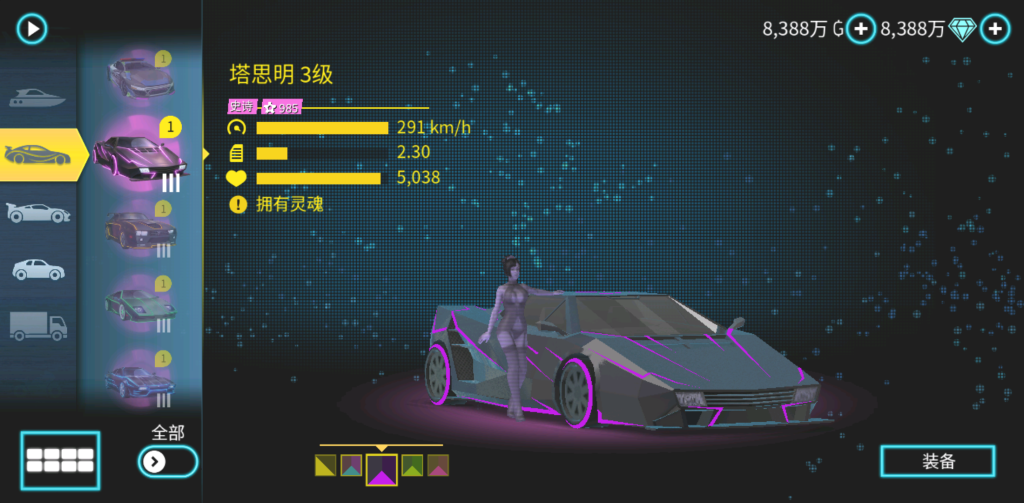Screen dimensions: 1024x503
Task: Pick the purple neon car thumbnail
Action: pos(138,155)
